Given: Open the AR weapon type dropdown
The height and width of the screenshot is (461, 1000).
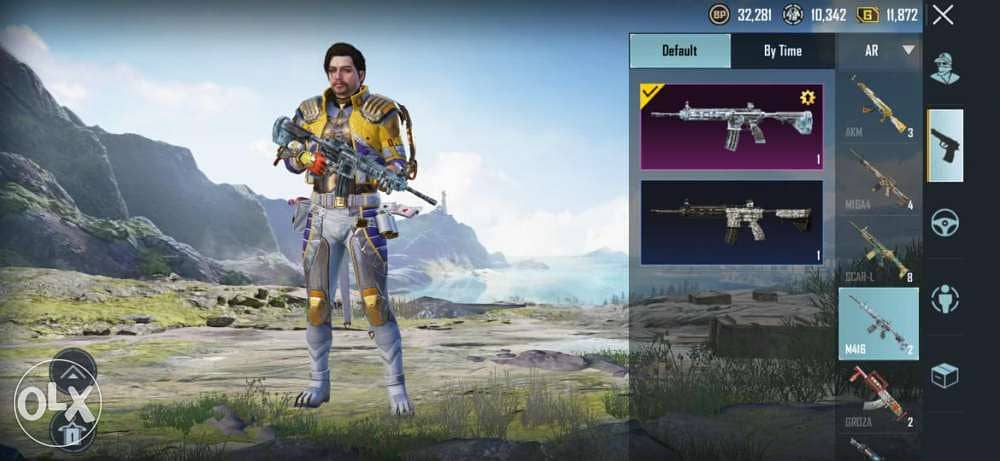Looking at the screenshot, I should pos(879,50).
